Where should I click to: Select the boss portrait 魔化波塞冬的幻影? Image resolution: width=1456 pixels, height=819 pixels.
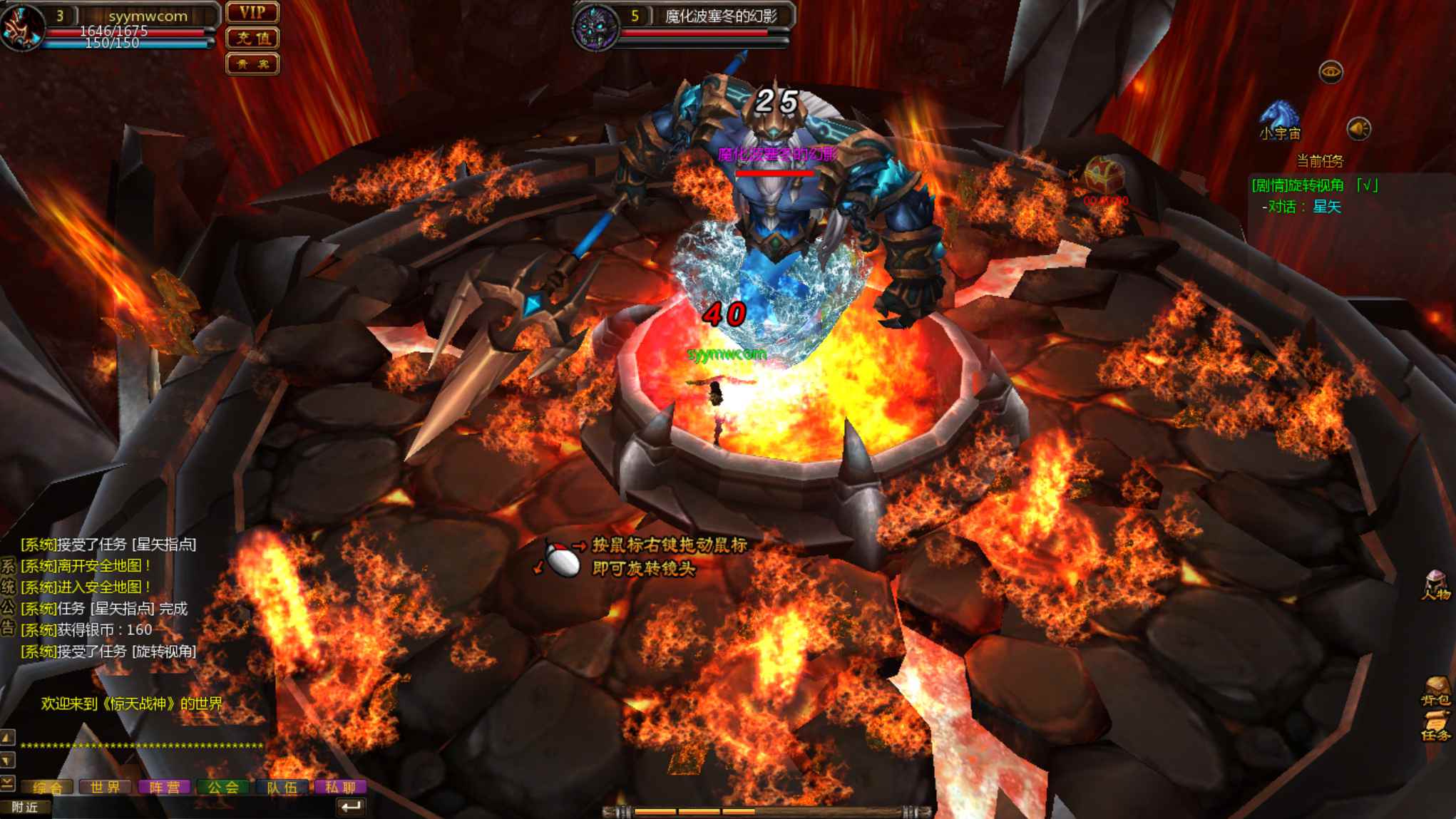(596, 29)
